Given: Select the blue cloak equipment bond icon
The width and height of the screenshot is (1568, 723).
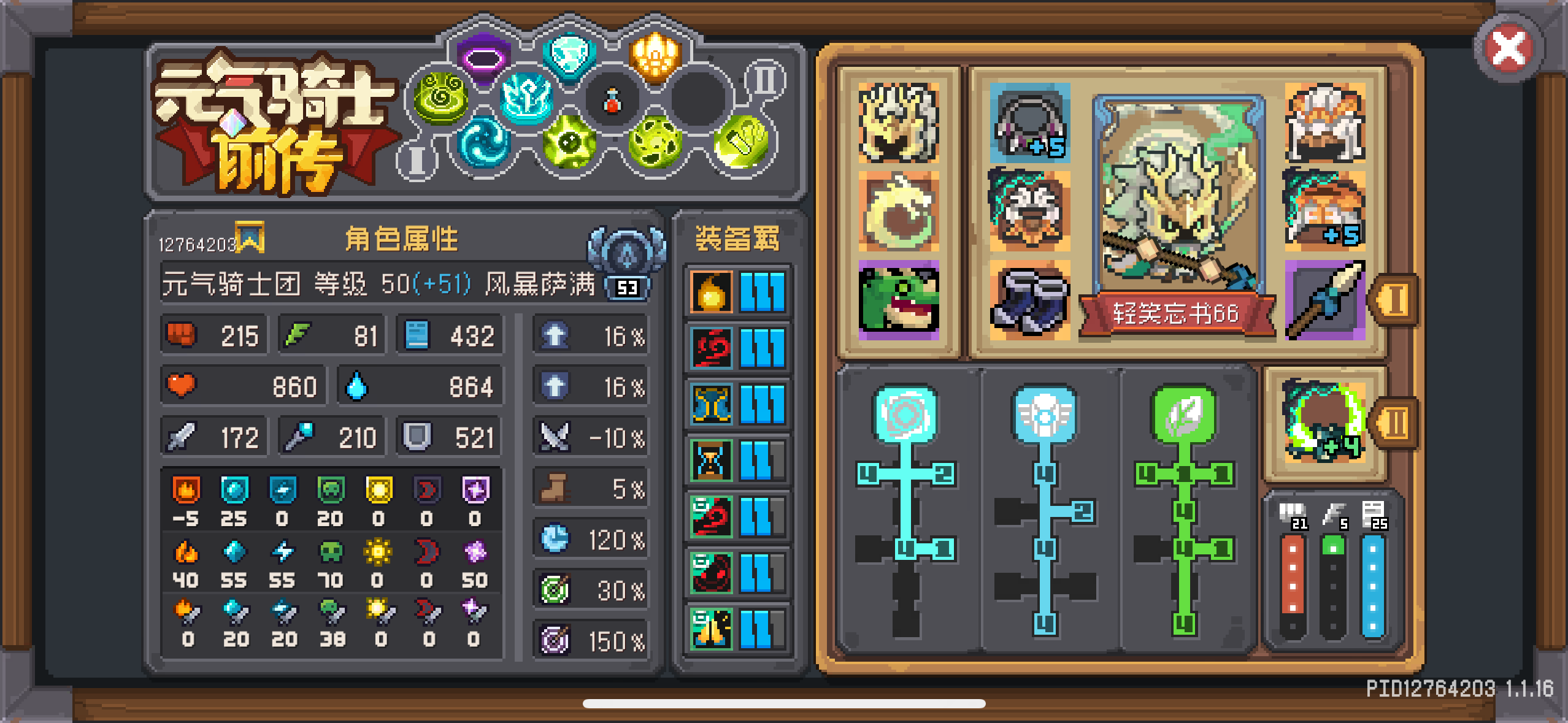Looking at the screenshot, I should (x=709, y=405).
